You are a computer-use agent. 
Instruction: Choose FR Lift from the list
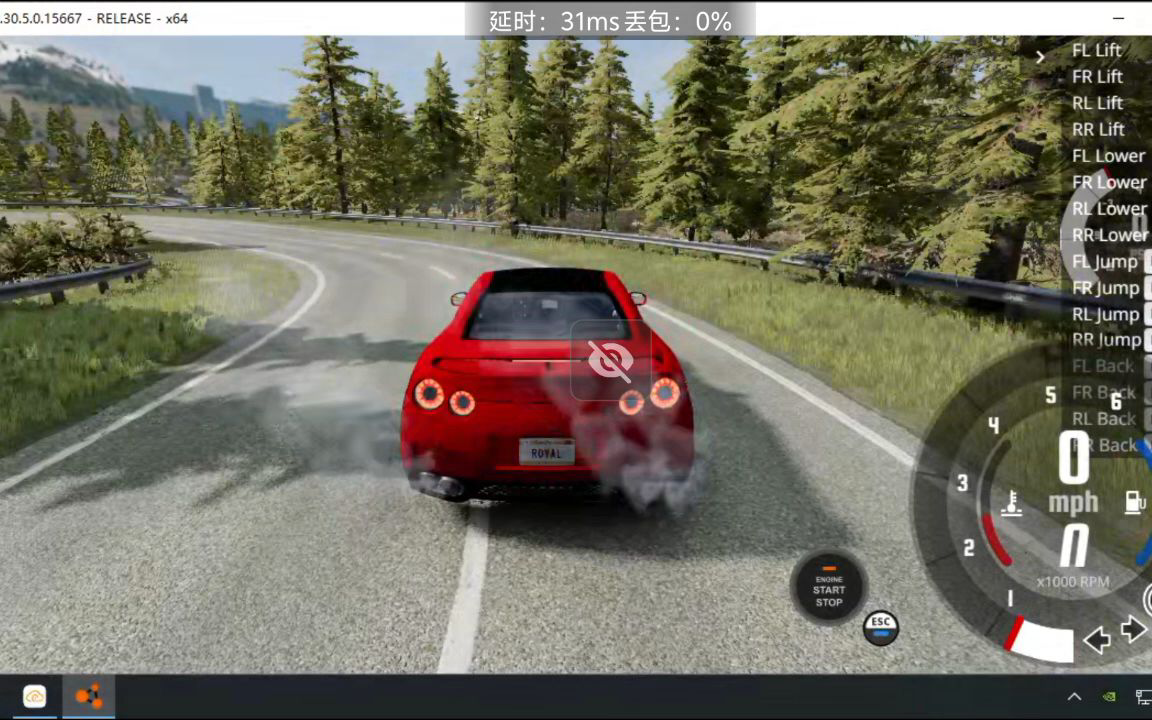pos(1097,77)
